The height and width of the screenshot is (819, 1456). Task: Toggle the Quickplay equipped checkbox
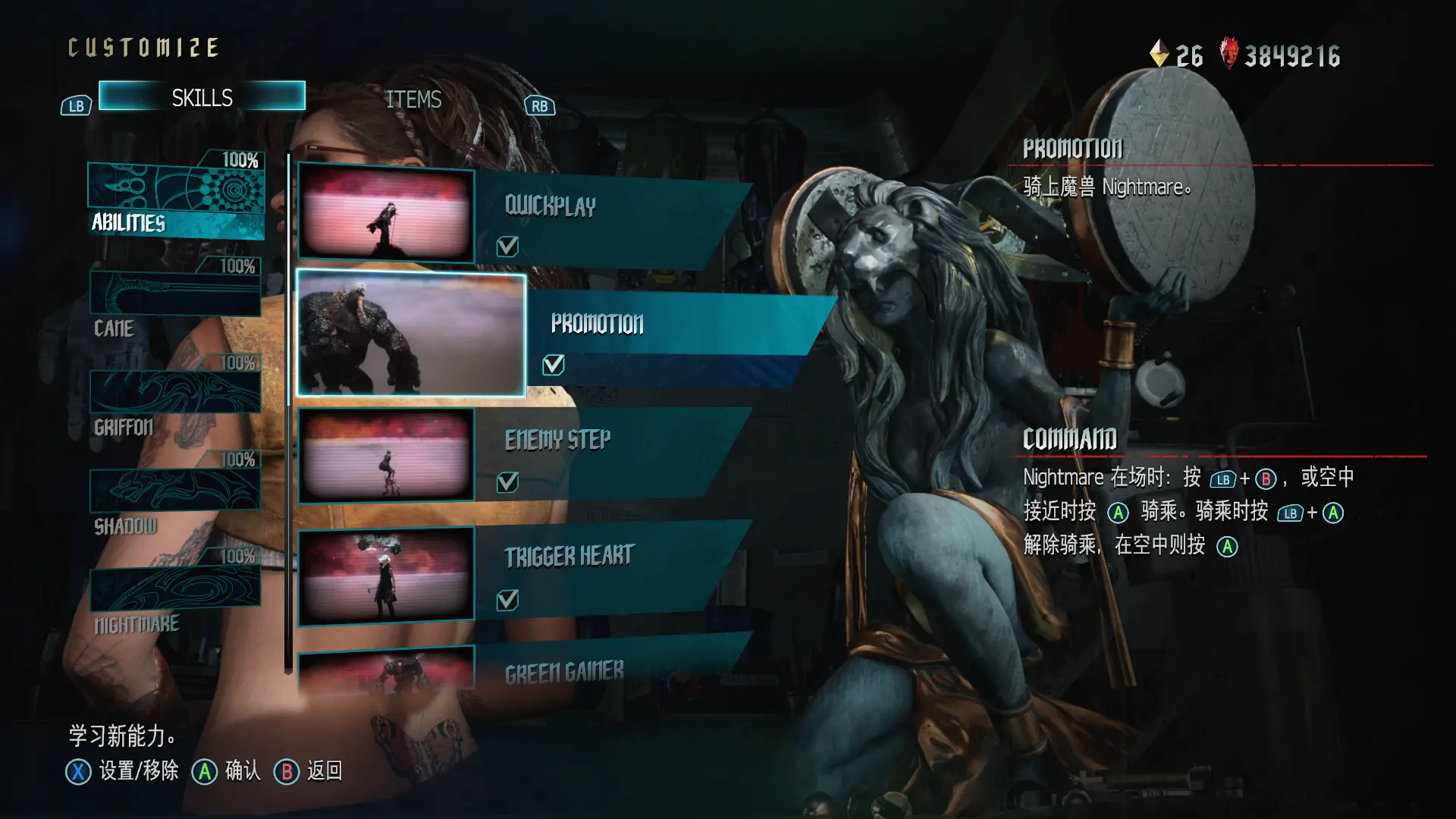pyautogui.click(x=507, y=246)
